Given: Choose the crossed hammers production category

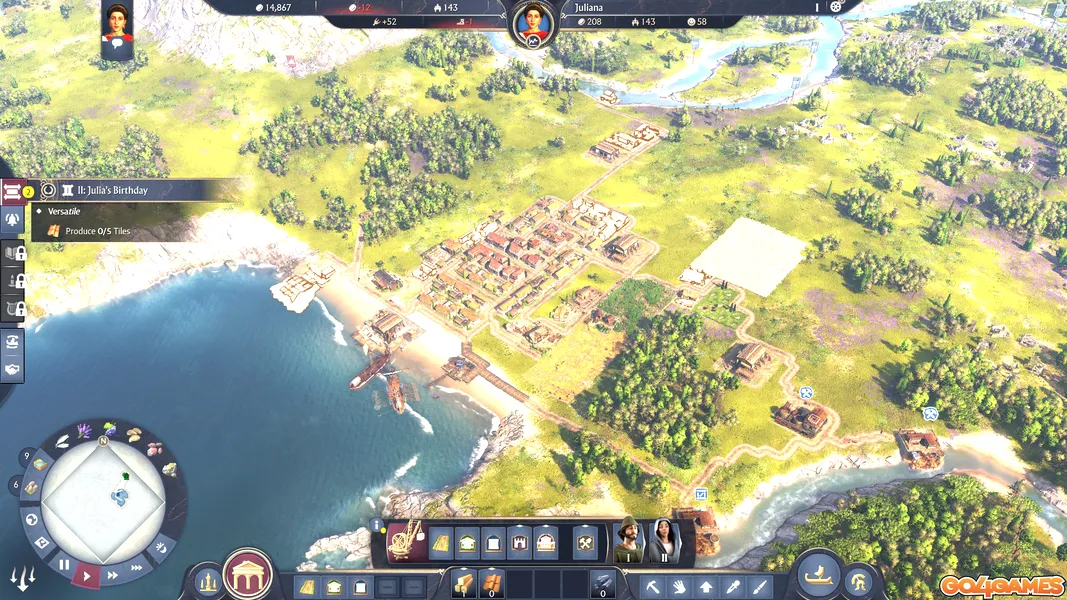Looking at the screenshot, I should tap(586, 543).
